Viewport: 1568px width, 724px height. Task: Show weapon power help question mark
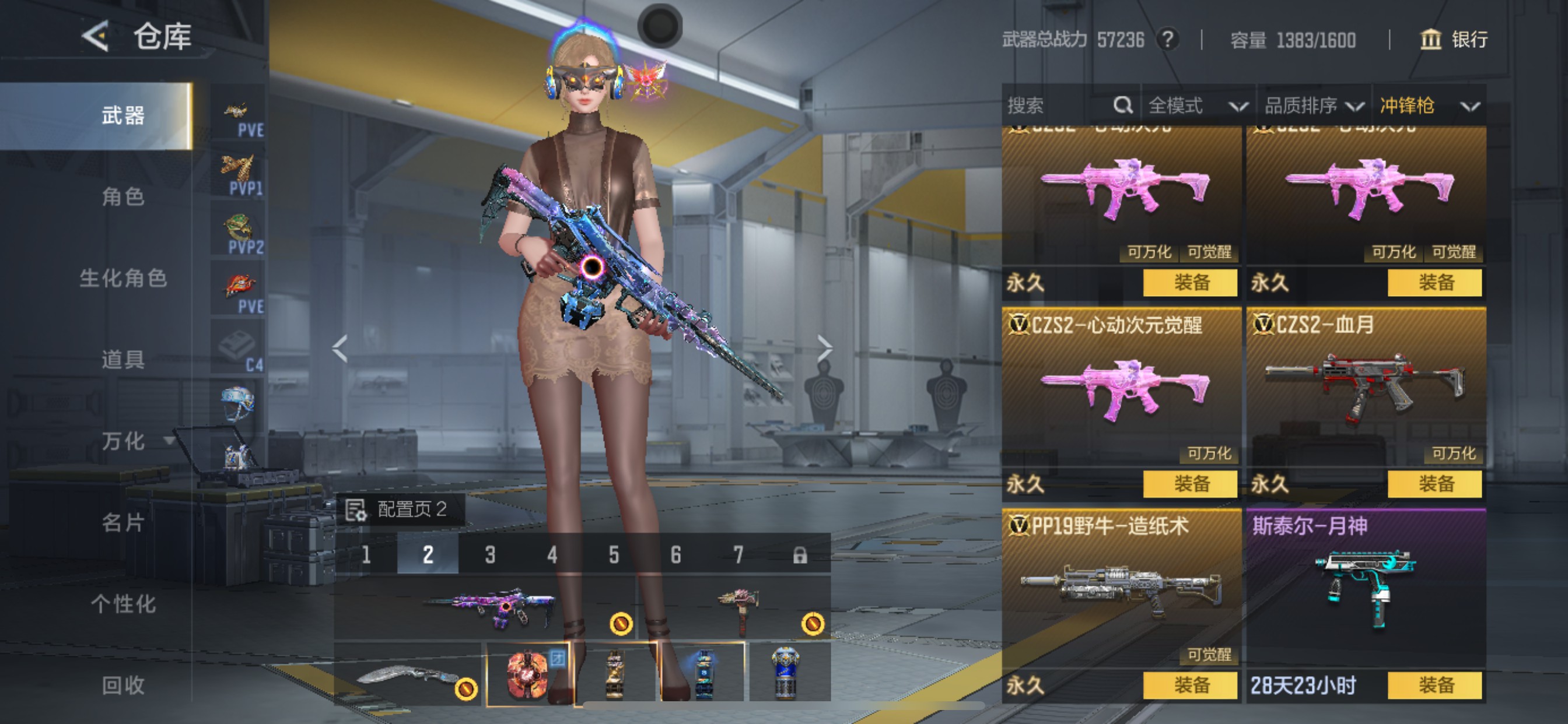(x=1167, y=40)
